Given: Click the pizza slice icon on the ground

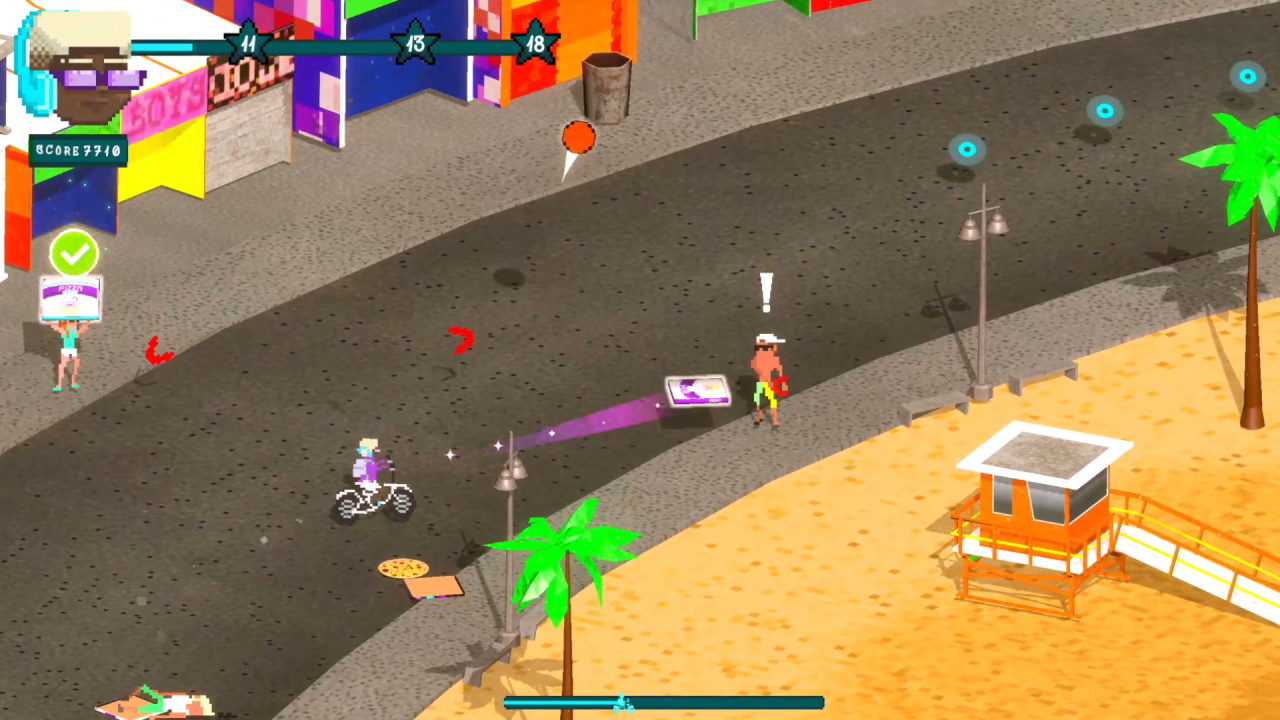Looking at the screenshot, I should coord(401,569).
